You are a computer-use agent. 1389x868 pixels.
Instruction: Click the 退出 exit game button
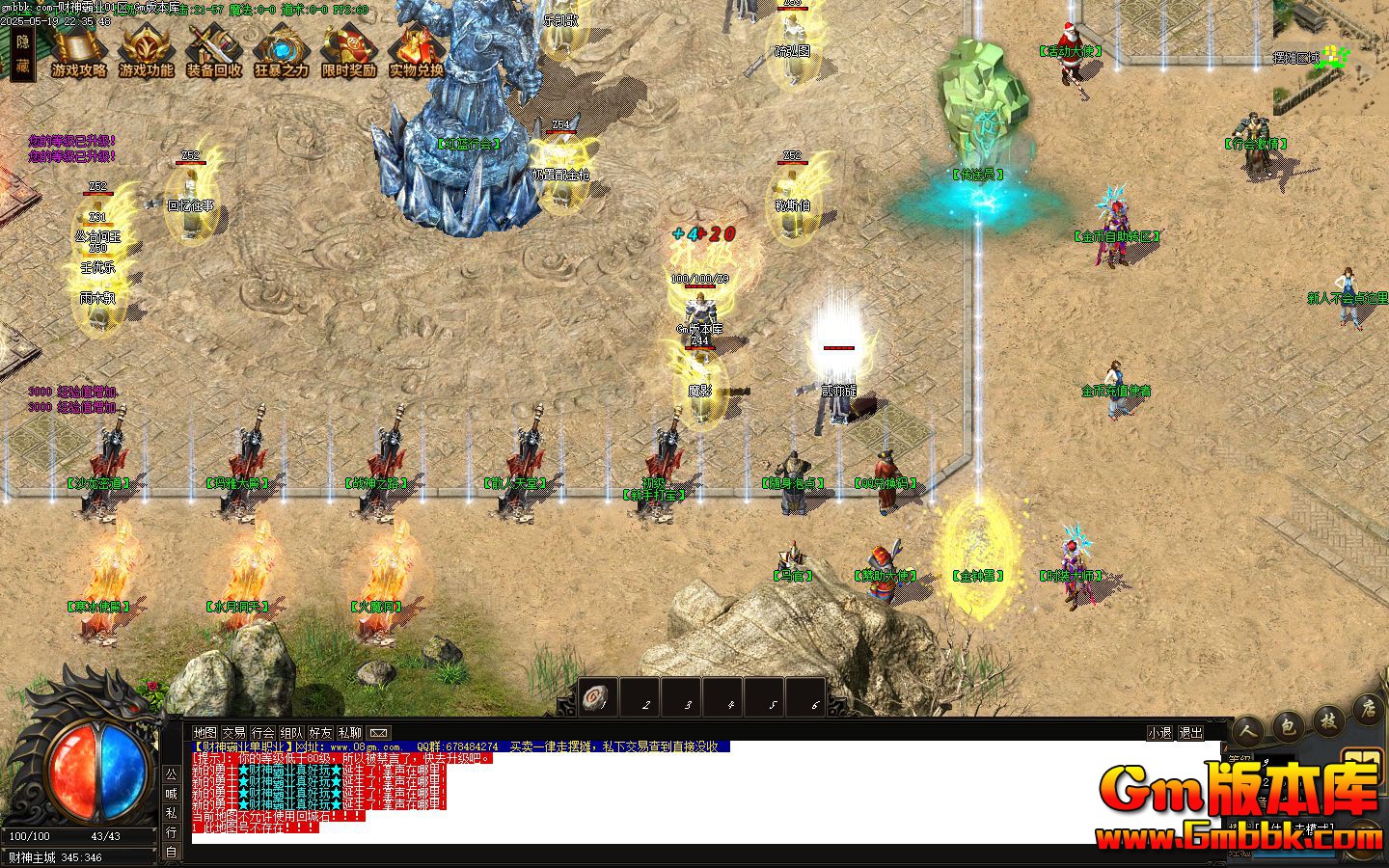click(1191, 733)
